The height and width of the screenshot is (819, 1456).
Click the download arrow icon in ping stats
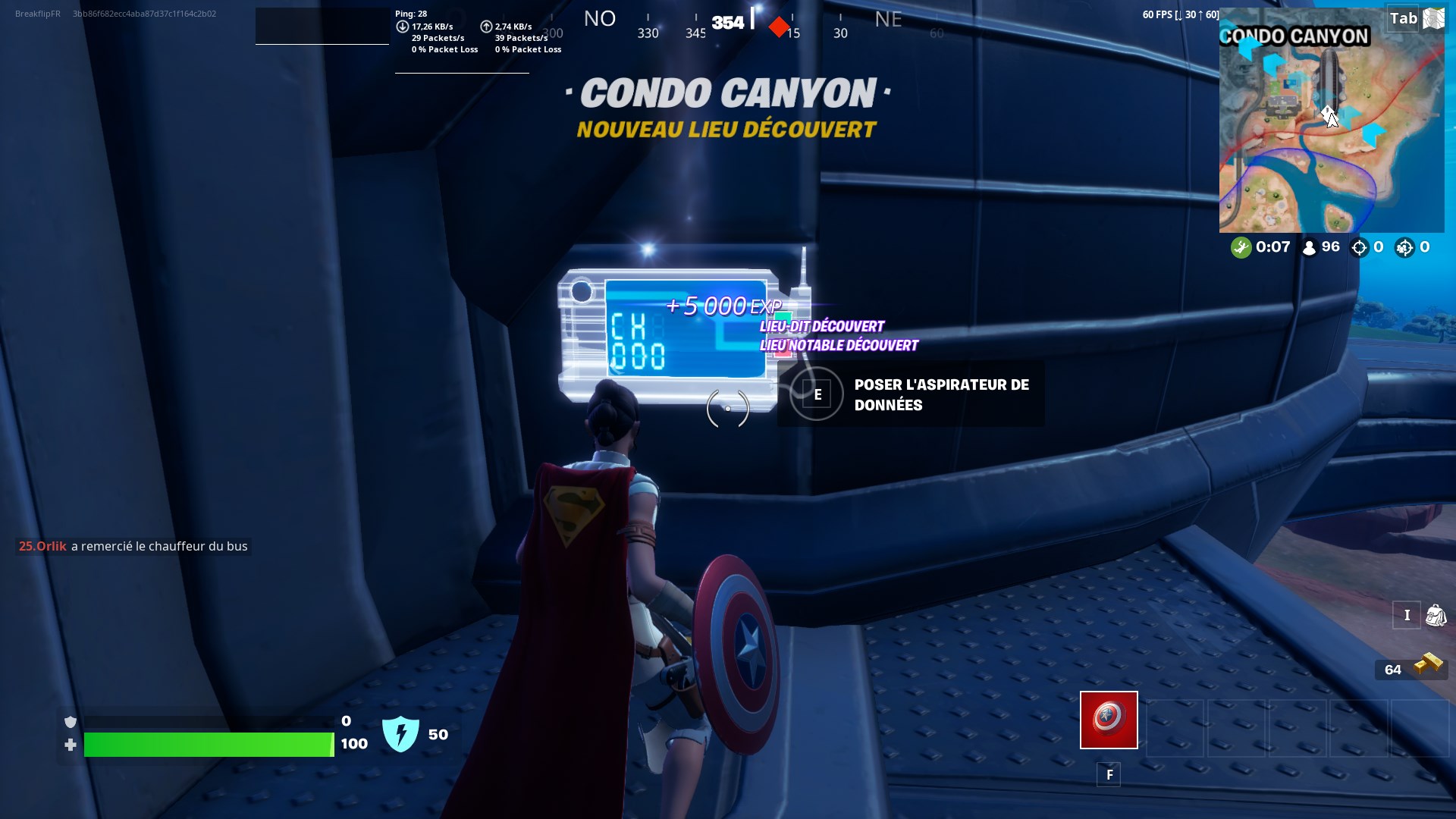pos(403,25)
